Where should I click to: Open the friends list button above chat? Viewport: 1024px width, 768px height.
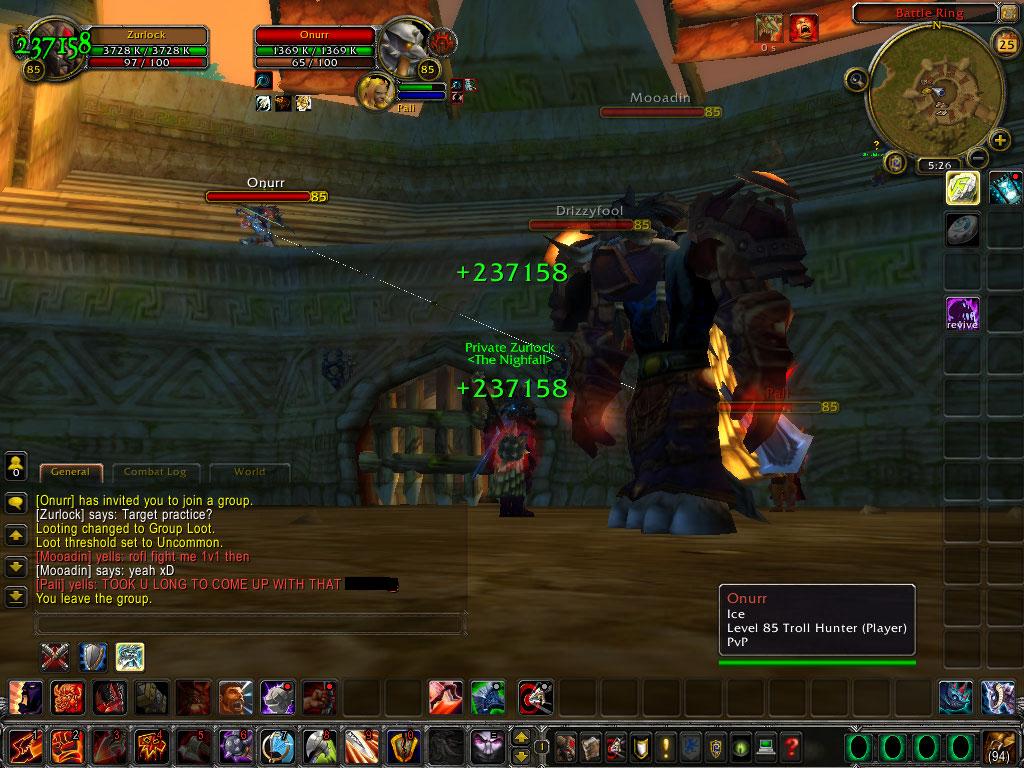pyautogui.click(x=16, y=465)
